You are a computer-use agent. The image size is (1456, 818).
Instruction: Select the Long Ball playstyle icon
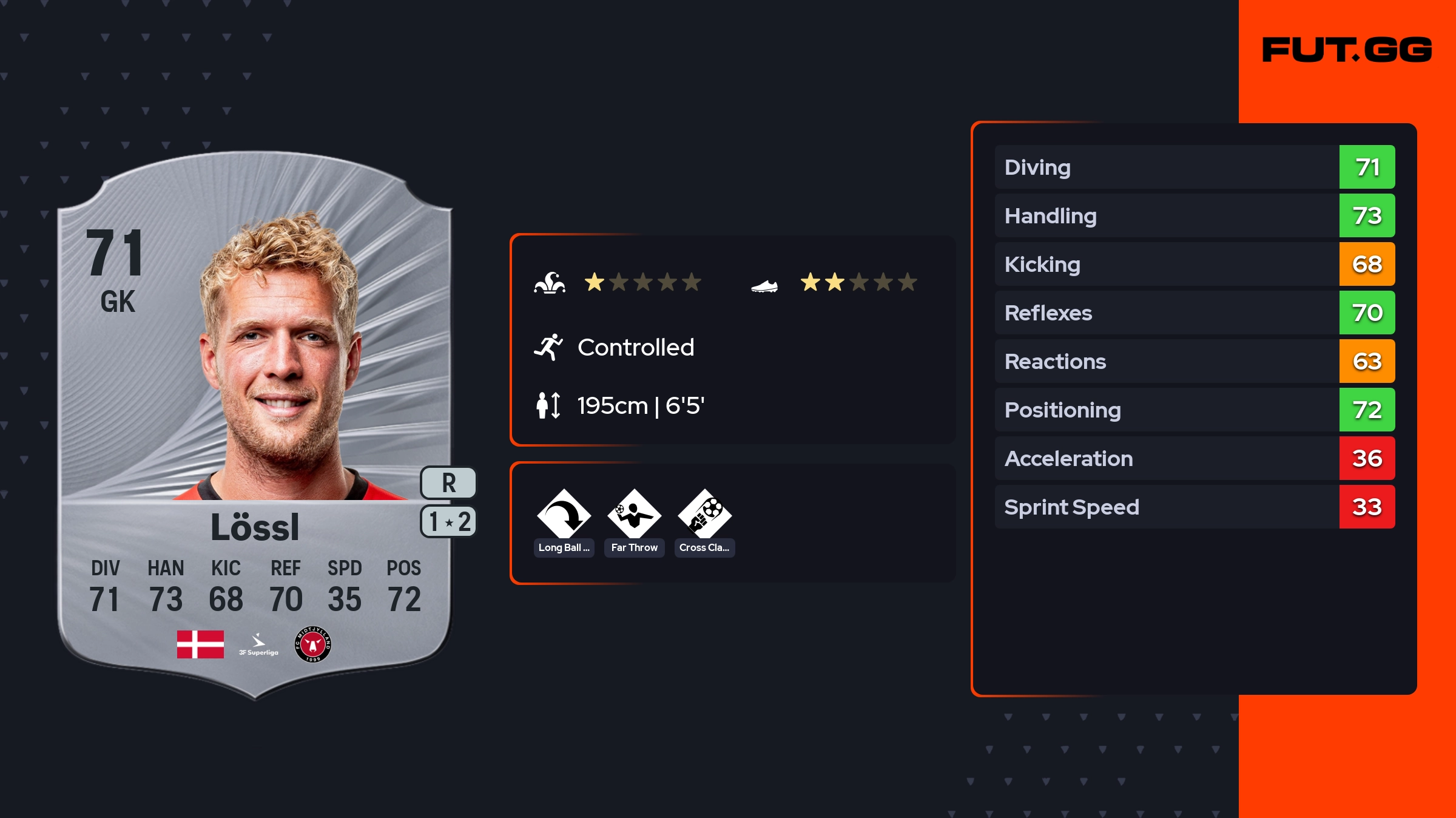[x=564, y=515]
